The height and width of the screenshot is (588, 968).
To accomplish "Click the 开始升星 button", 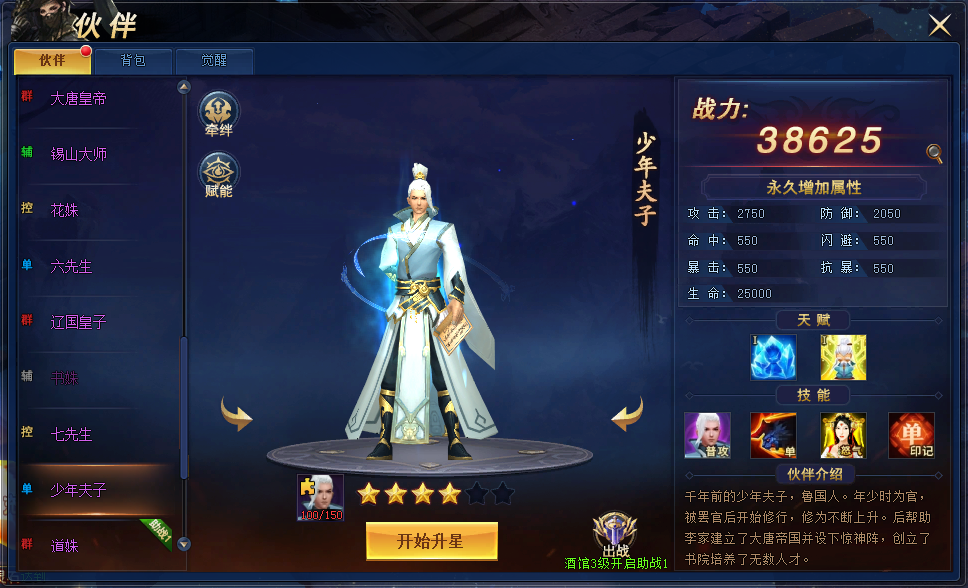I will (x=431, y=541).
